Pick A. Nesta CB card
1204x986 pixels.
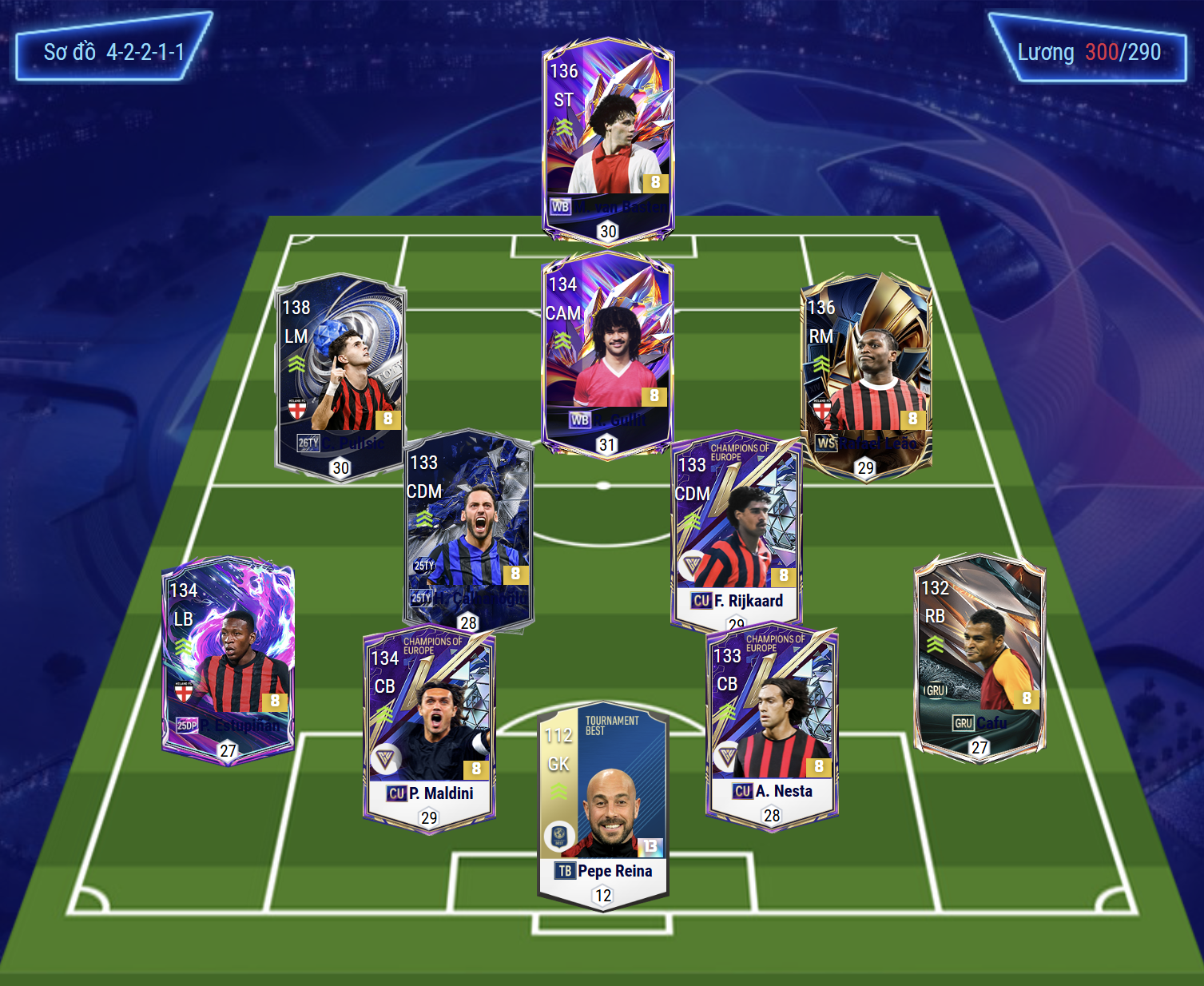(772, 727)
